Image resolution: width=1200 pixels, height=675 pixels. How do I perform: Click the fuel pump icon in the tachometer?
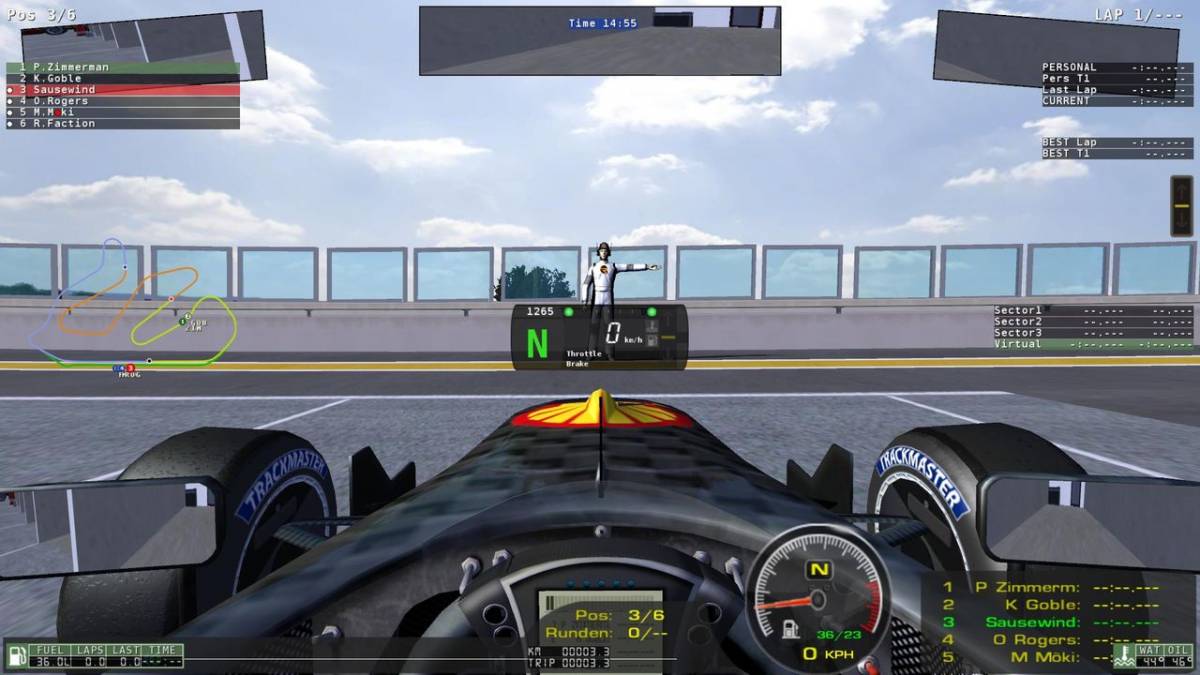click(790, 630)
